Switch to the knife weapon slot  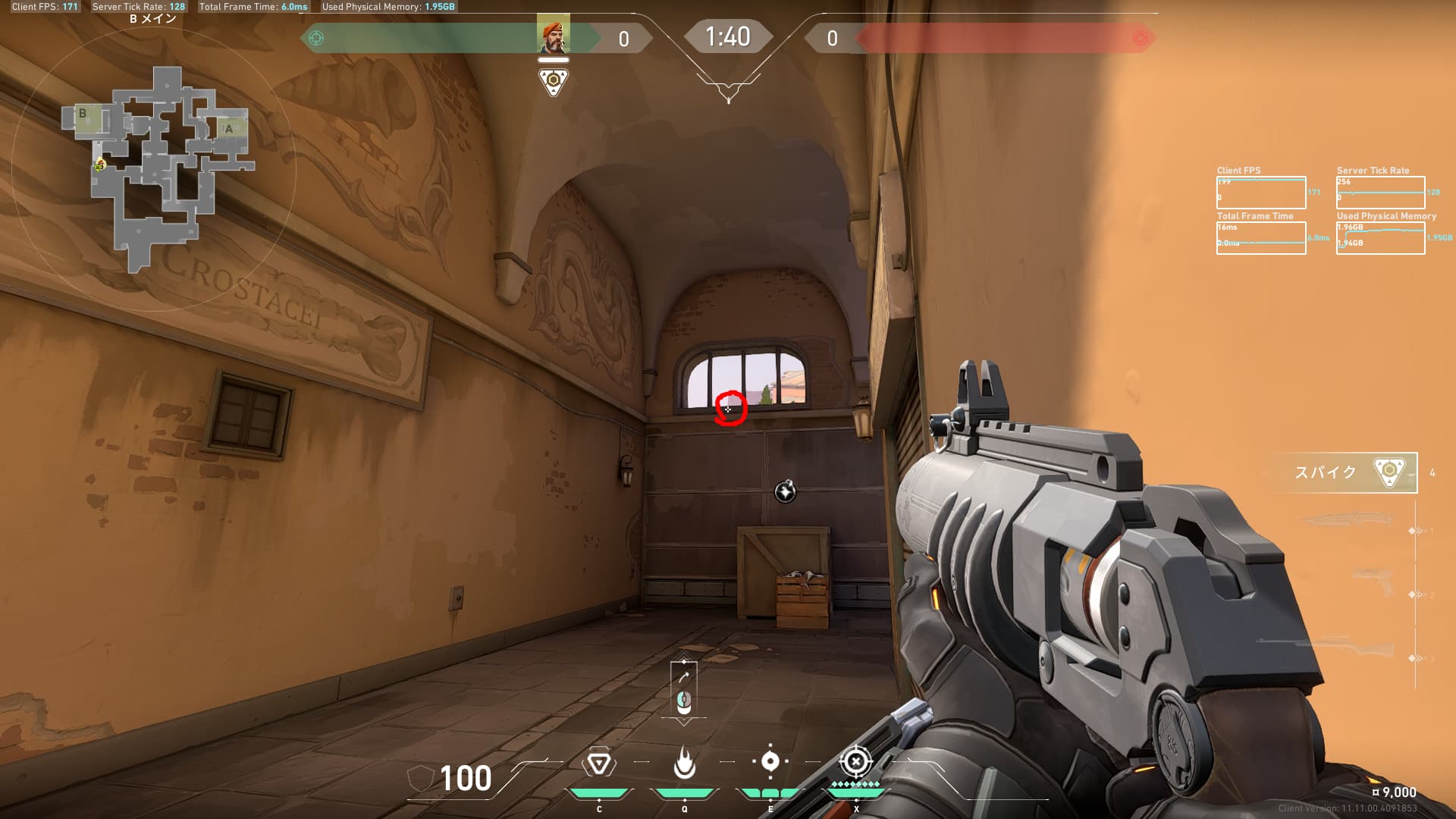tap(1347, 520)
